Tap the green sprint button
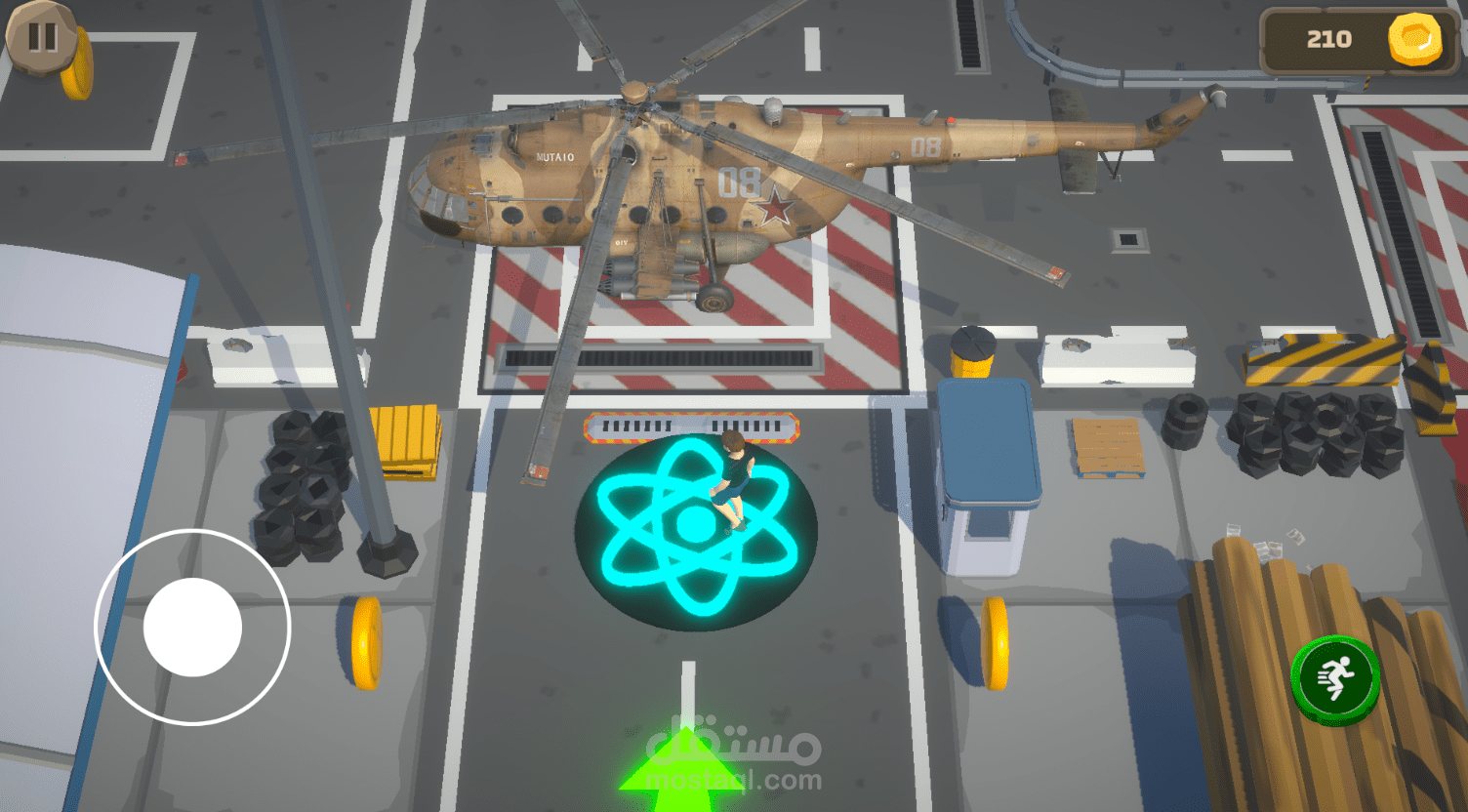The image size is (1468, 812). (x=1334, y=676)
